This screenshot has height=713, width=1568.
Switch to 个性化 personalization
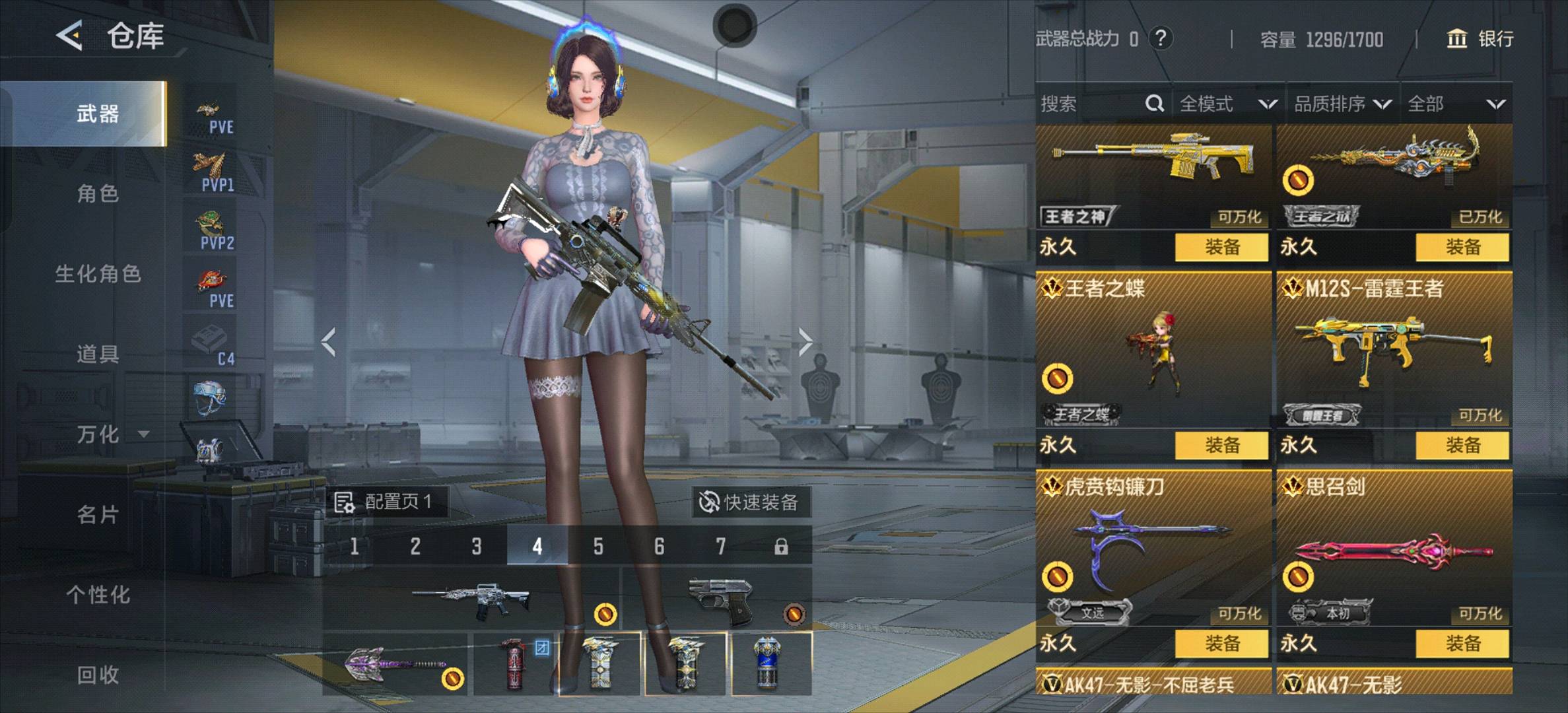(x=97, y=595)
